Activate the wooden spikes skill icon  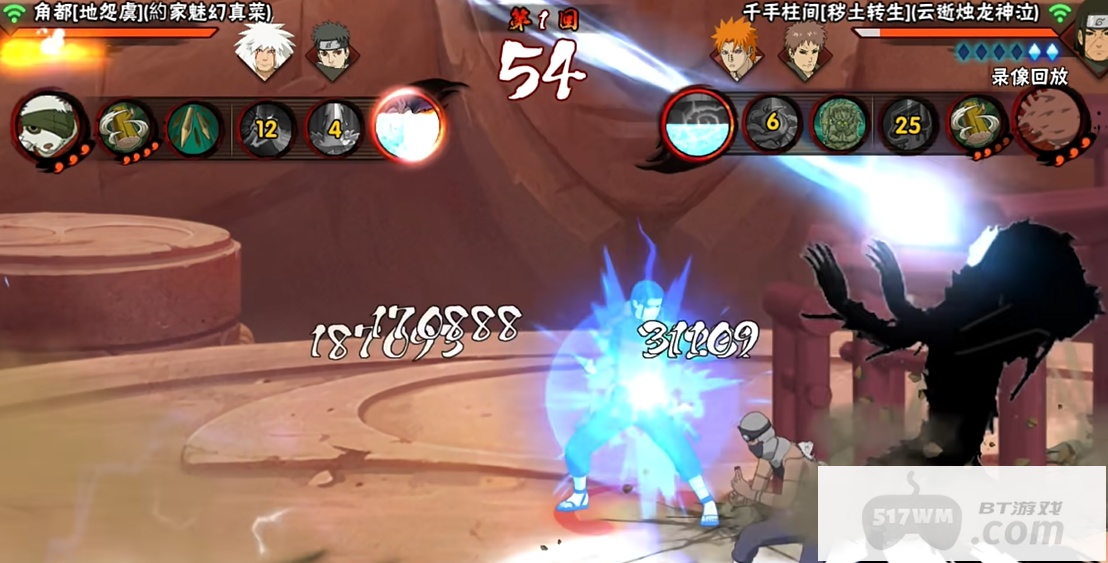pos(194,127)
